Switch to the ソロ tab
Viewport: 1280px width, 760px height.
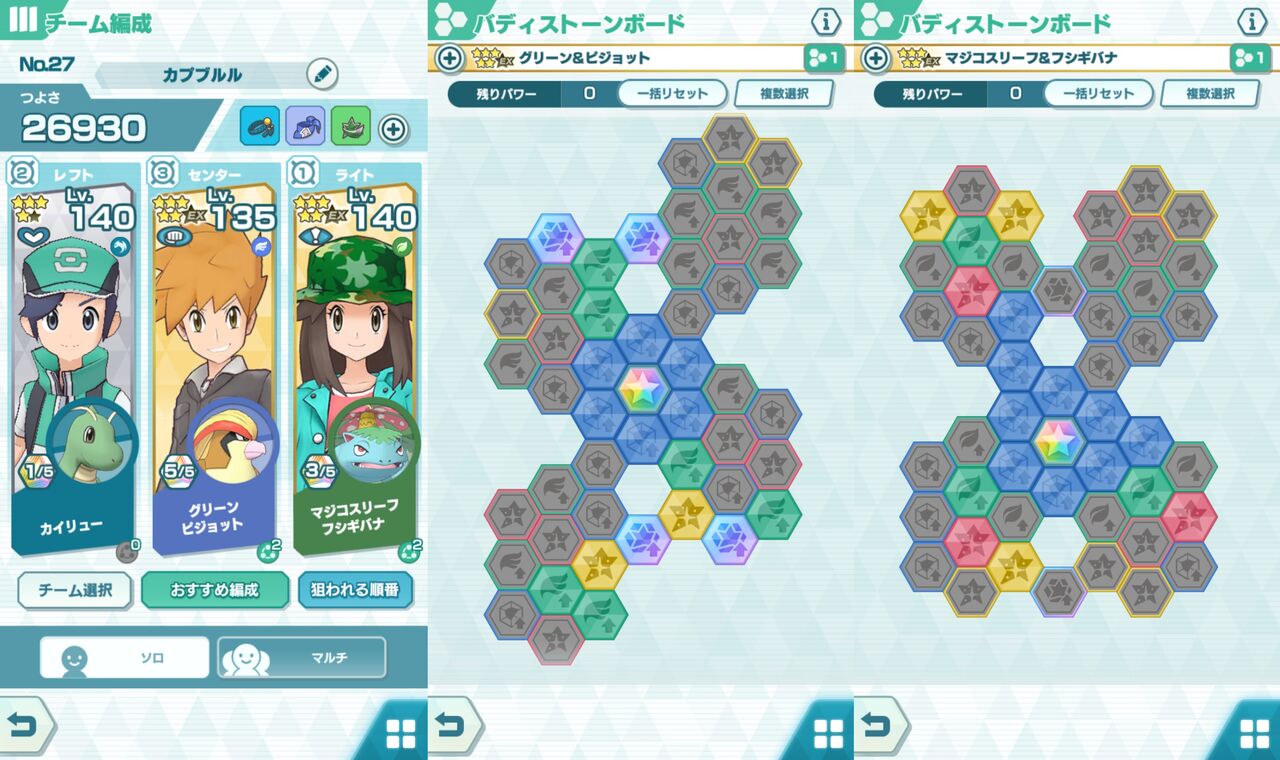(123, 657)
